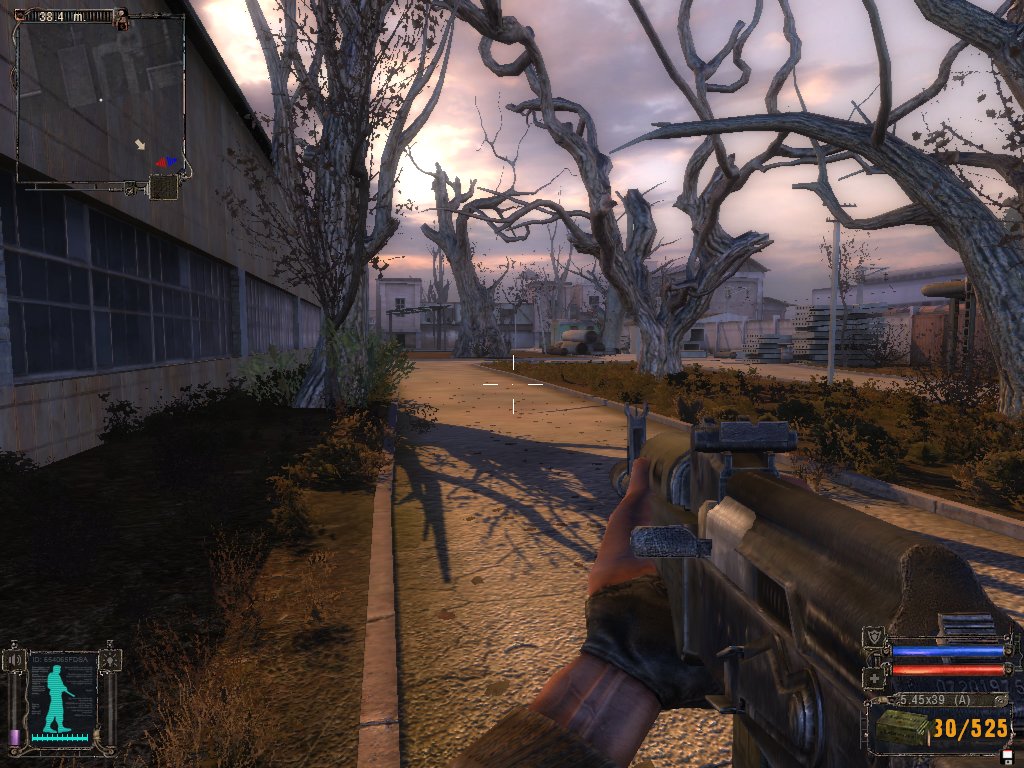Click the visibility light bulb icon
Image resolution: width=1024 pixels, height=768 pixels.
(x=110, y=660)
